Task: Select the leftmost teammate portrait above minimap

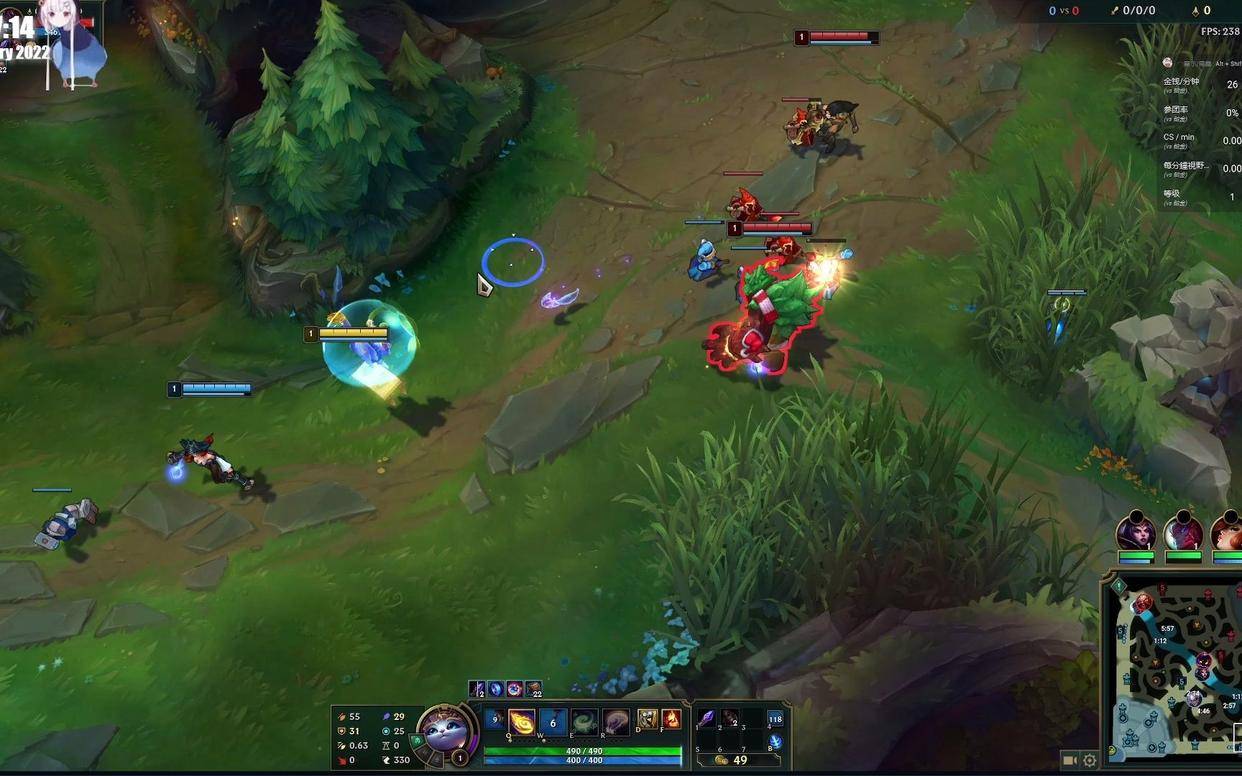Action: (1136, 533)
